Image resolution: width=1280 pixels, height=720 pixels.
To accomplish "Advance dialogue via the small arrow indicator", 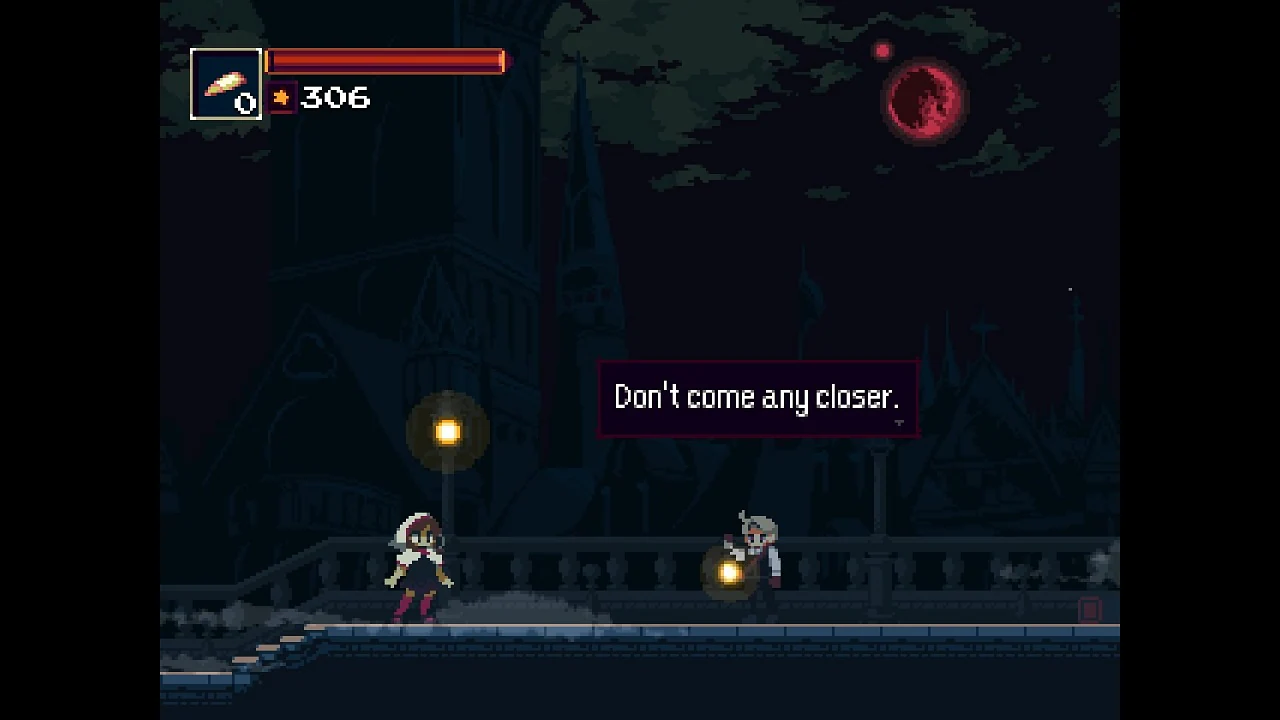I will 899,423.
